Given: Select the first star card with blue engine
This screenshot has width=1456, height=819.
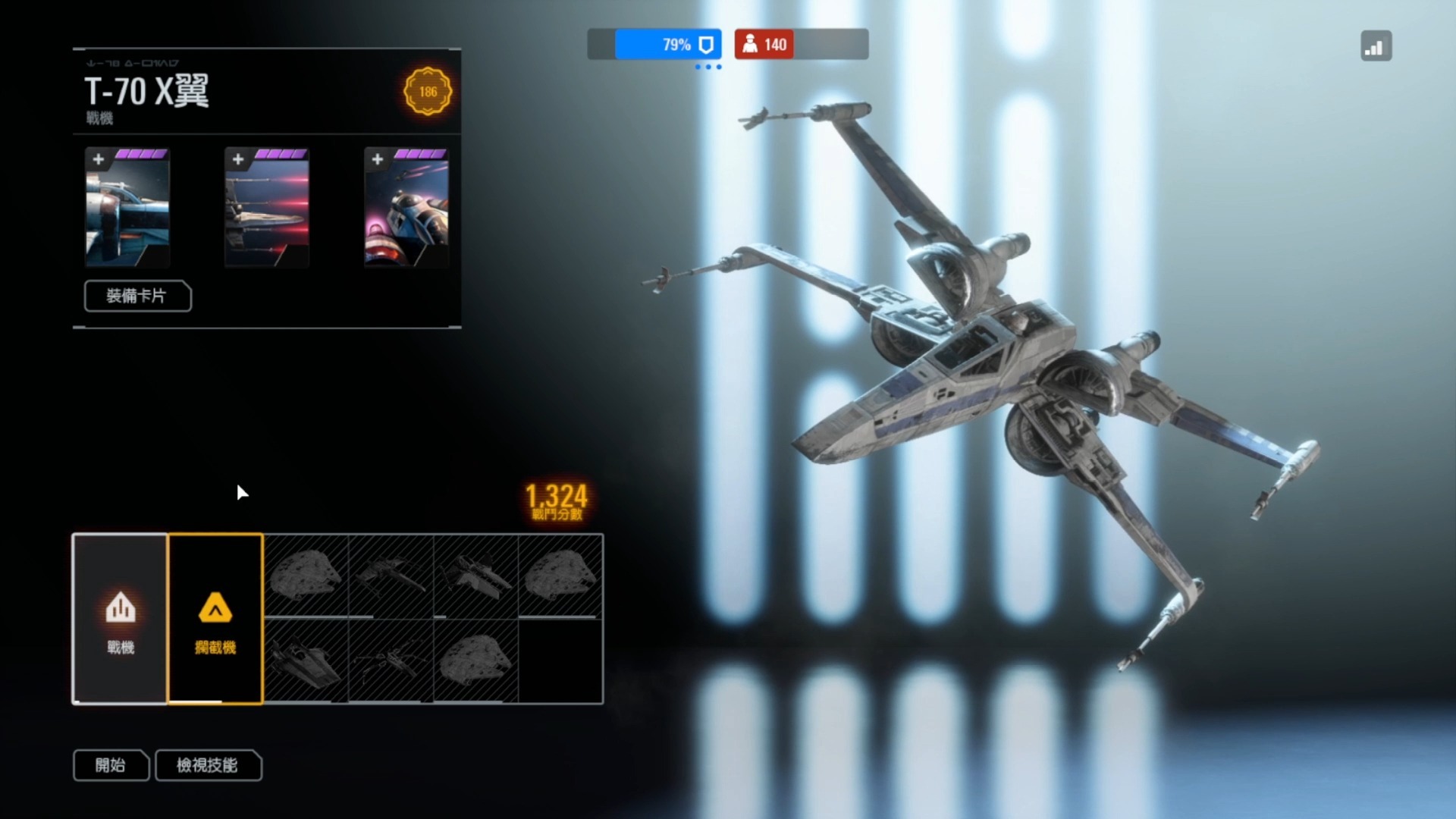Looking at the screenshot, I should click(x=127, y=208).
